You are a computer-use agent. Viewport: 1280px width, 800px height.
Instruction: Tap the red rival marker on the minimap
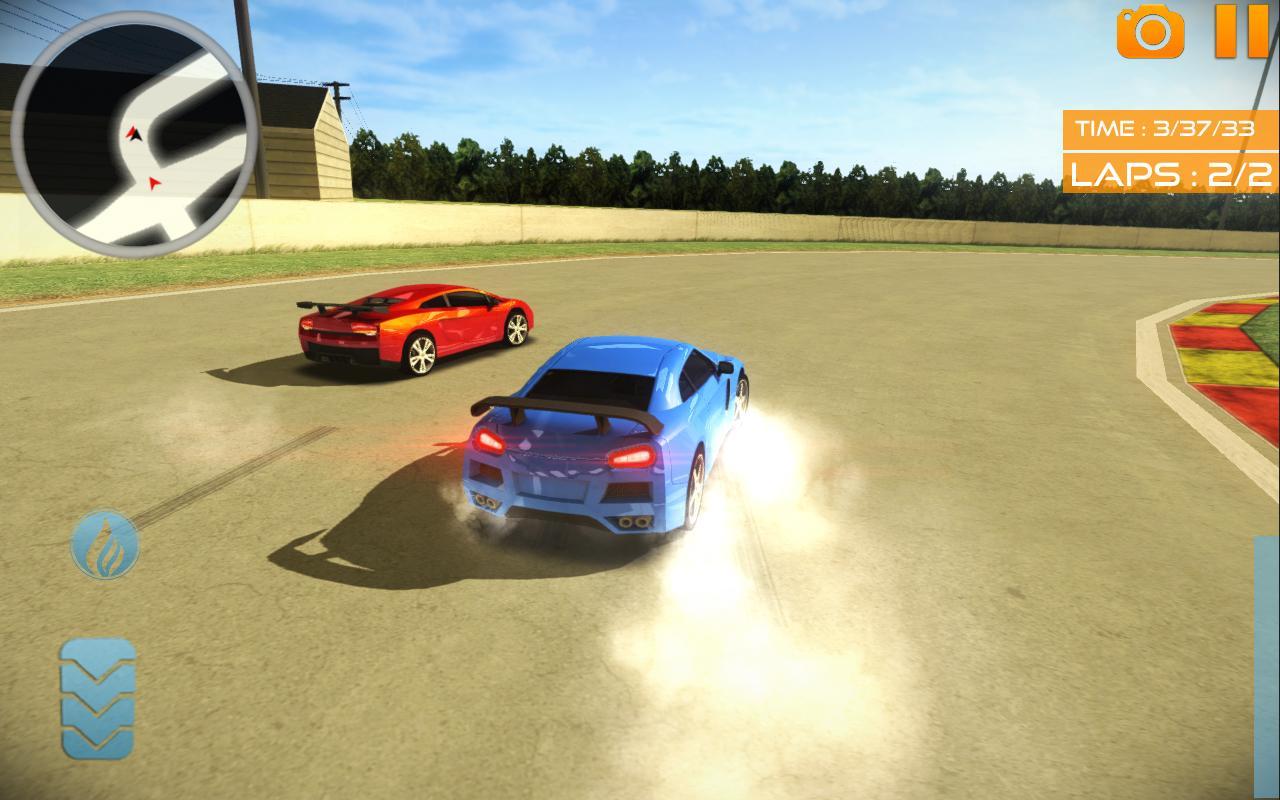pos(154,182)
